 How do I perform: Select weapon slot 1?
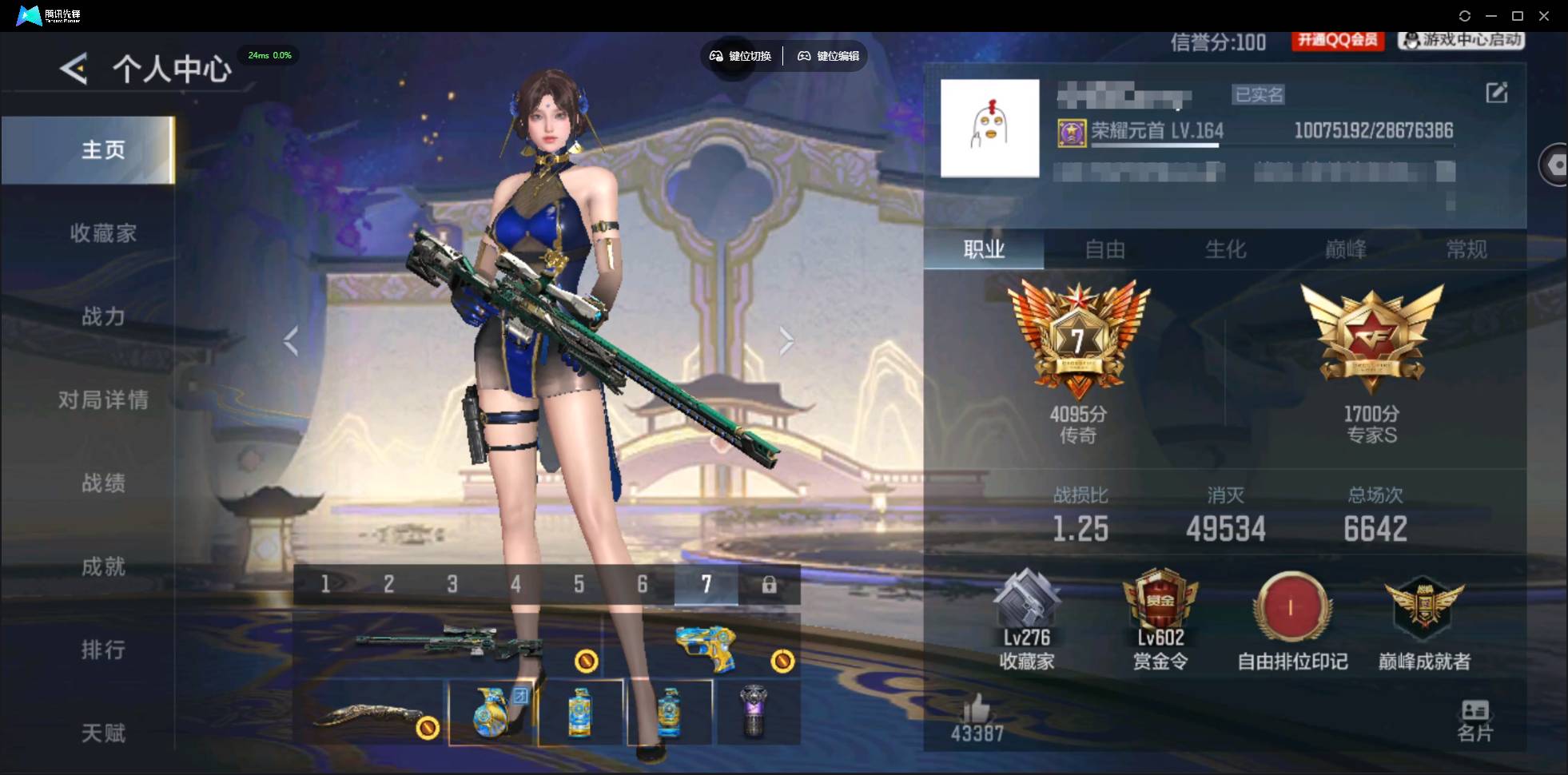pos(325,584)
